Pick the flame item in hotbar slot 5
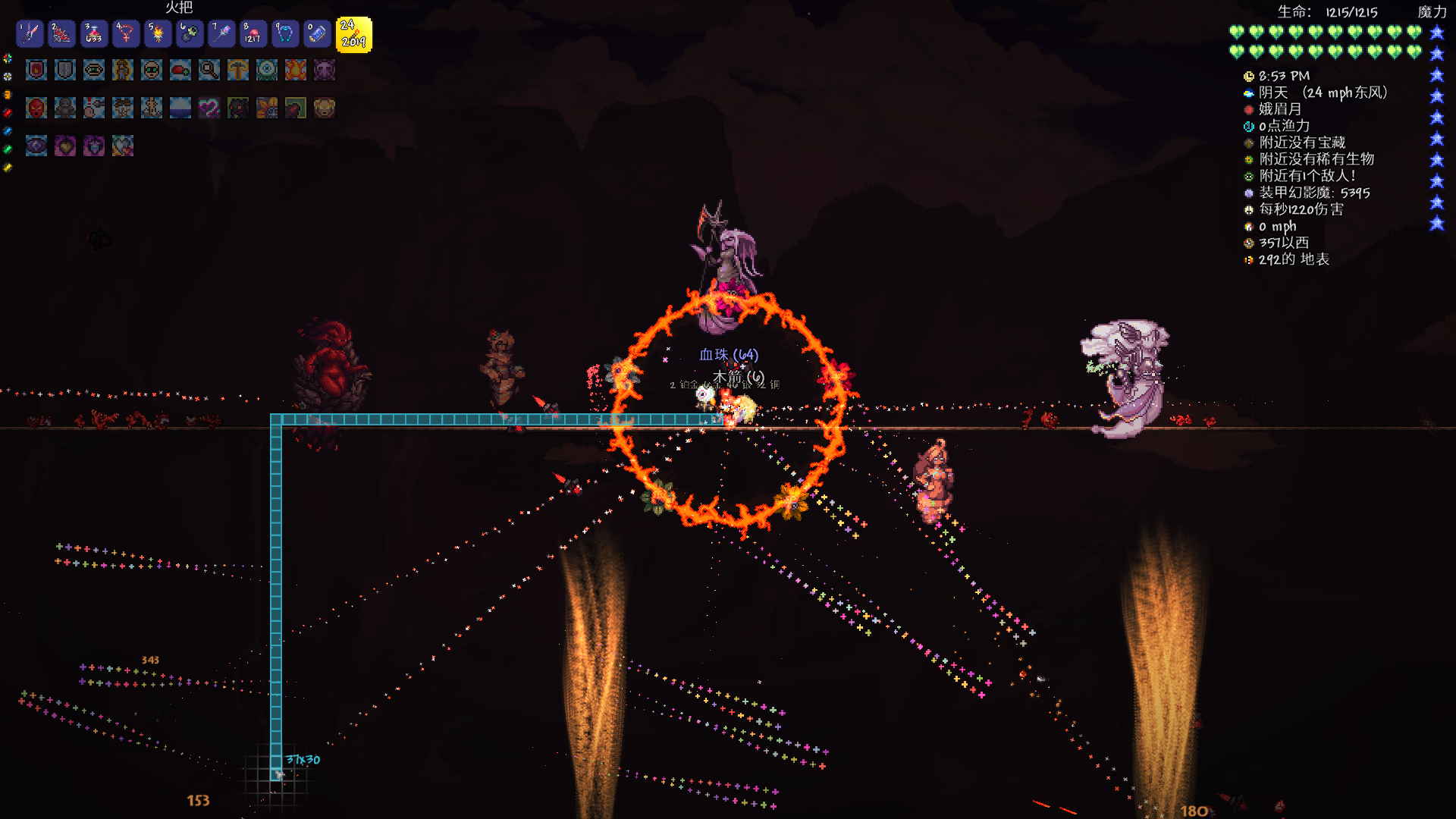Image resolution: width=1456 pixels, height=819 pixels. coord(158,33)
